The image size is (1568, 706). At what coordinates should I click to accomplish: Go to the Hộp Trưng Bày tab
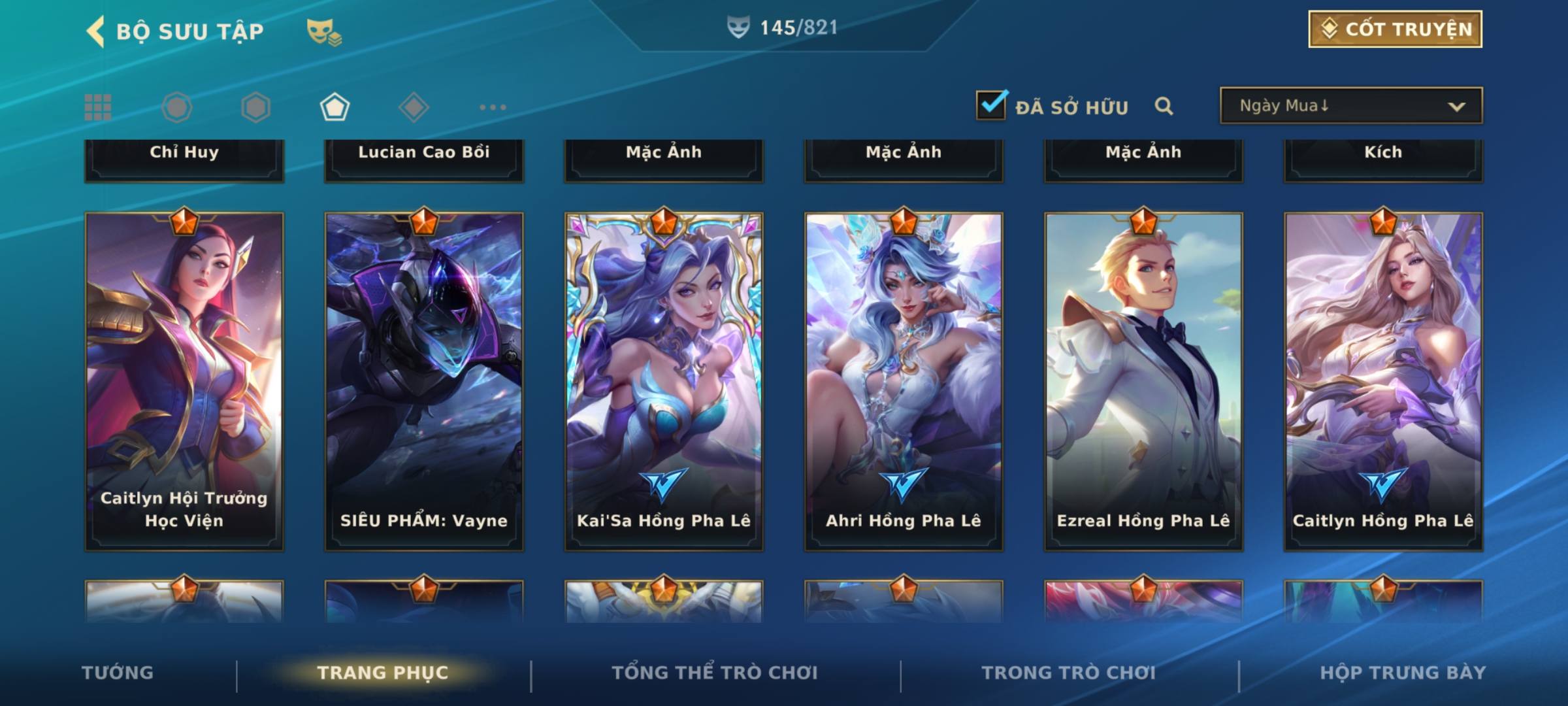1403,673
